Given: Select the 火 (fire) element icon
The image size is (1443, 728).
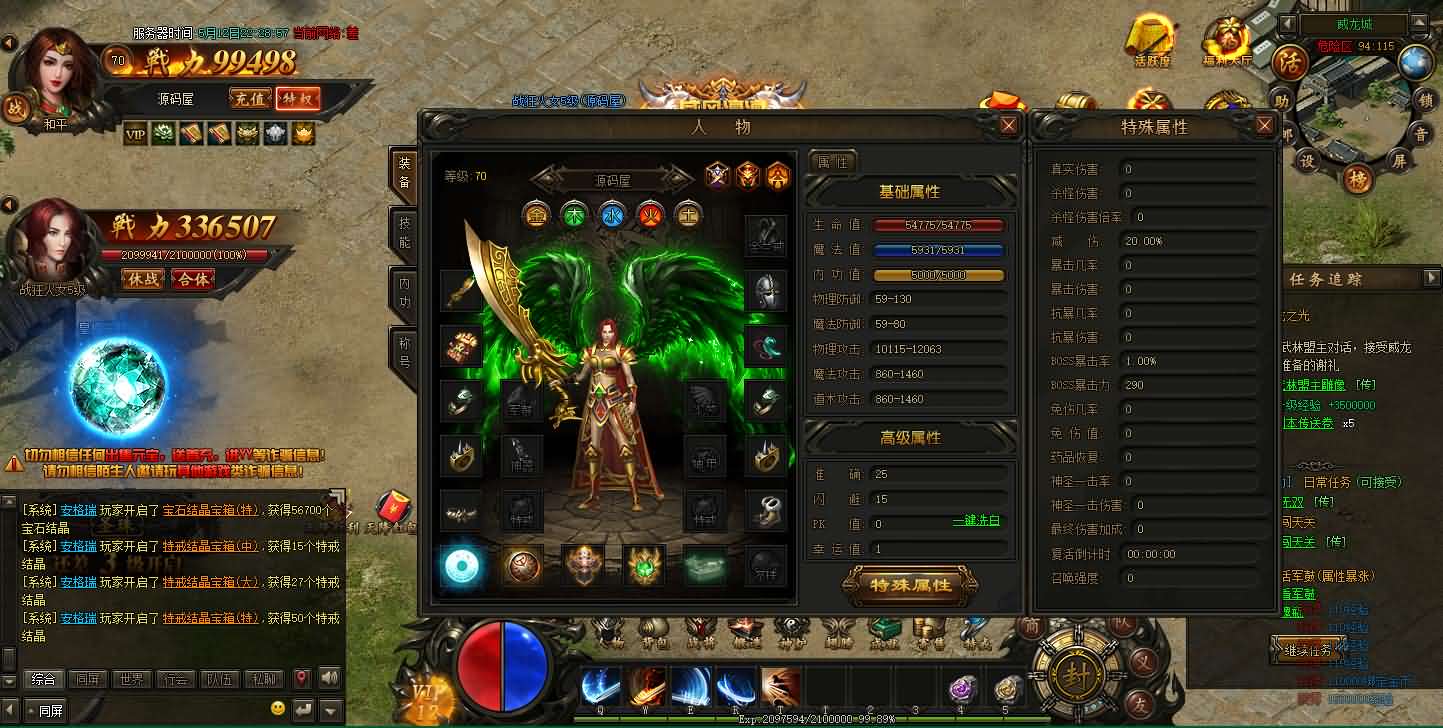Looking at the screenshot, I should pyautogui.click(x=649, y=215).
